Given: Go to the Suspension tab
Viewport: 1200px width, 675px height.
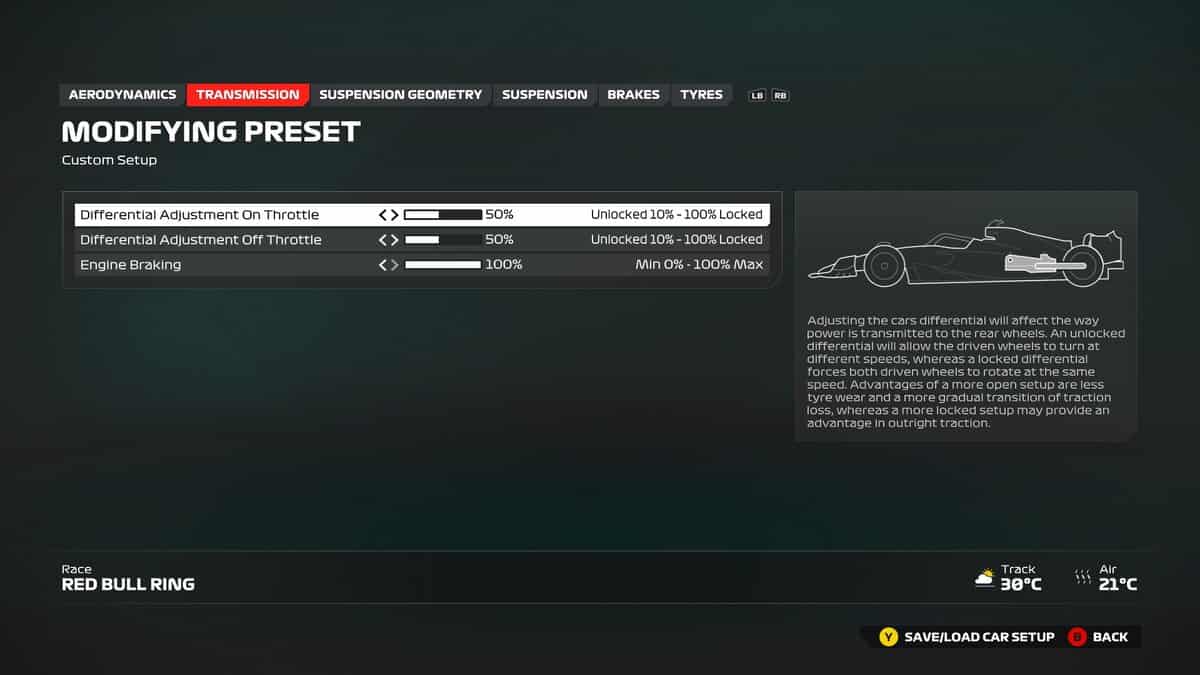Looking at the screenshot, I should [x=544, y=95].
